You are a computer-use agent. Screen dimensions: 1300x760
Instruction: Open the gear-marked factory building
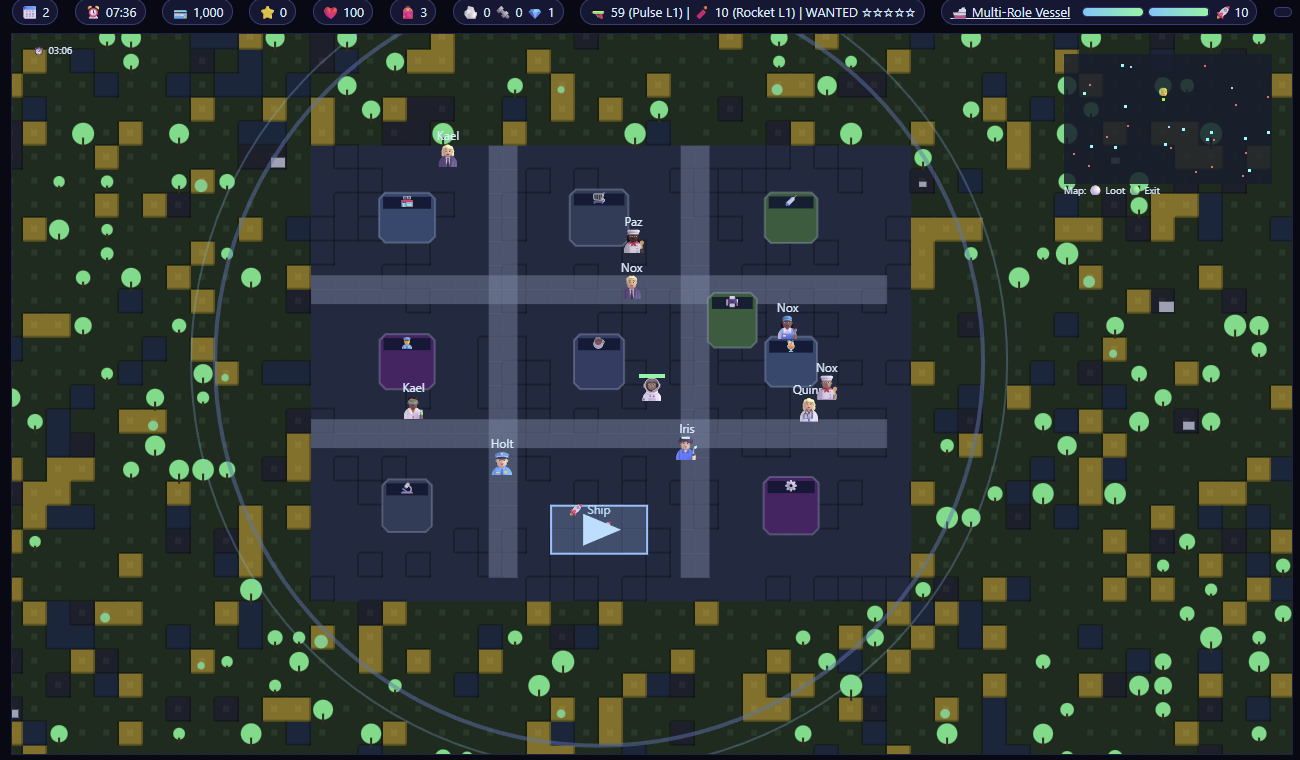tap(791, 486)
